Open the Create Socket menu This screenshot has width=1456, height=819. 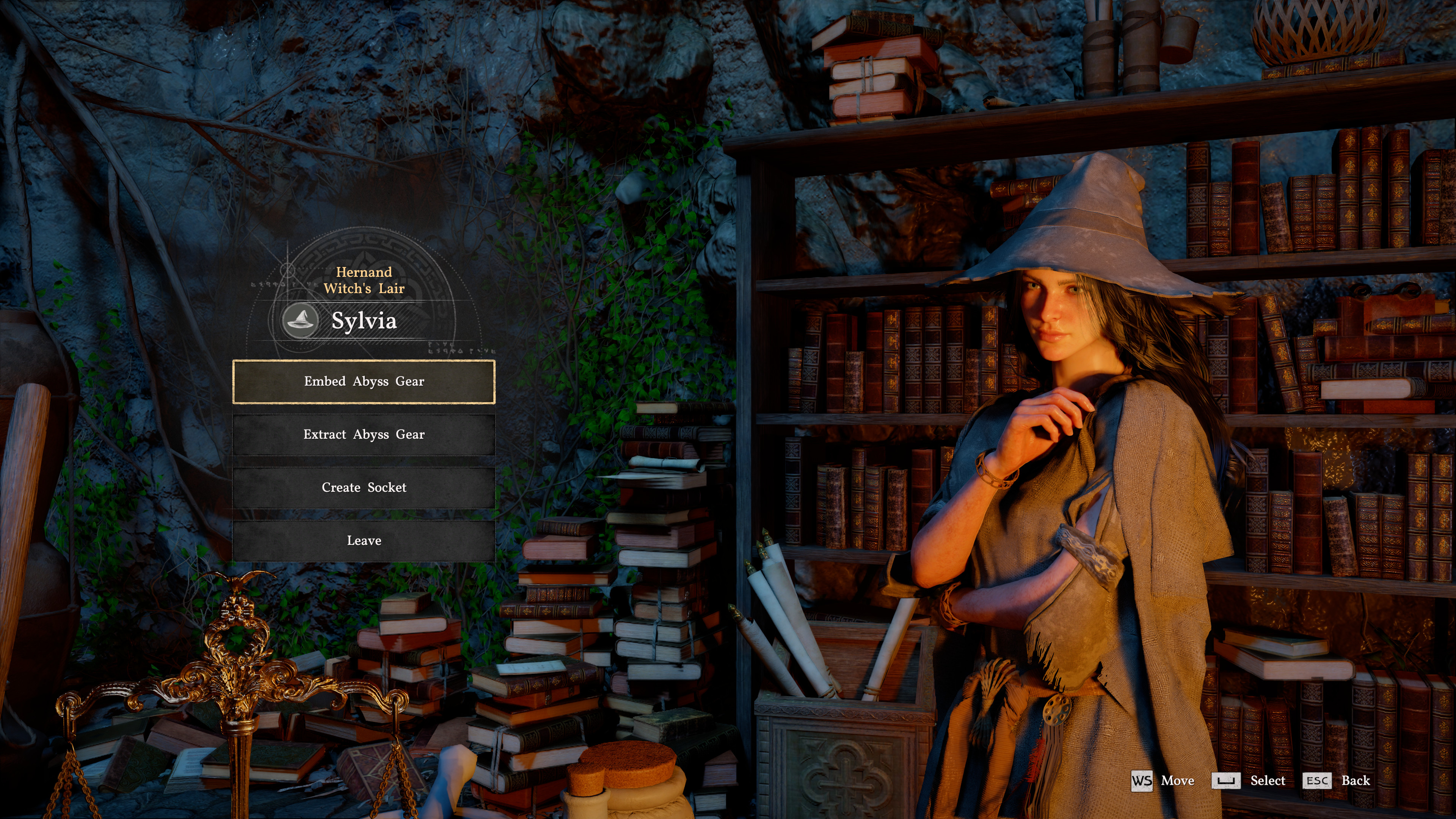(x=364, y=487)
